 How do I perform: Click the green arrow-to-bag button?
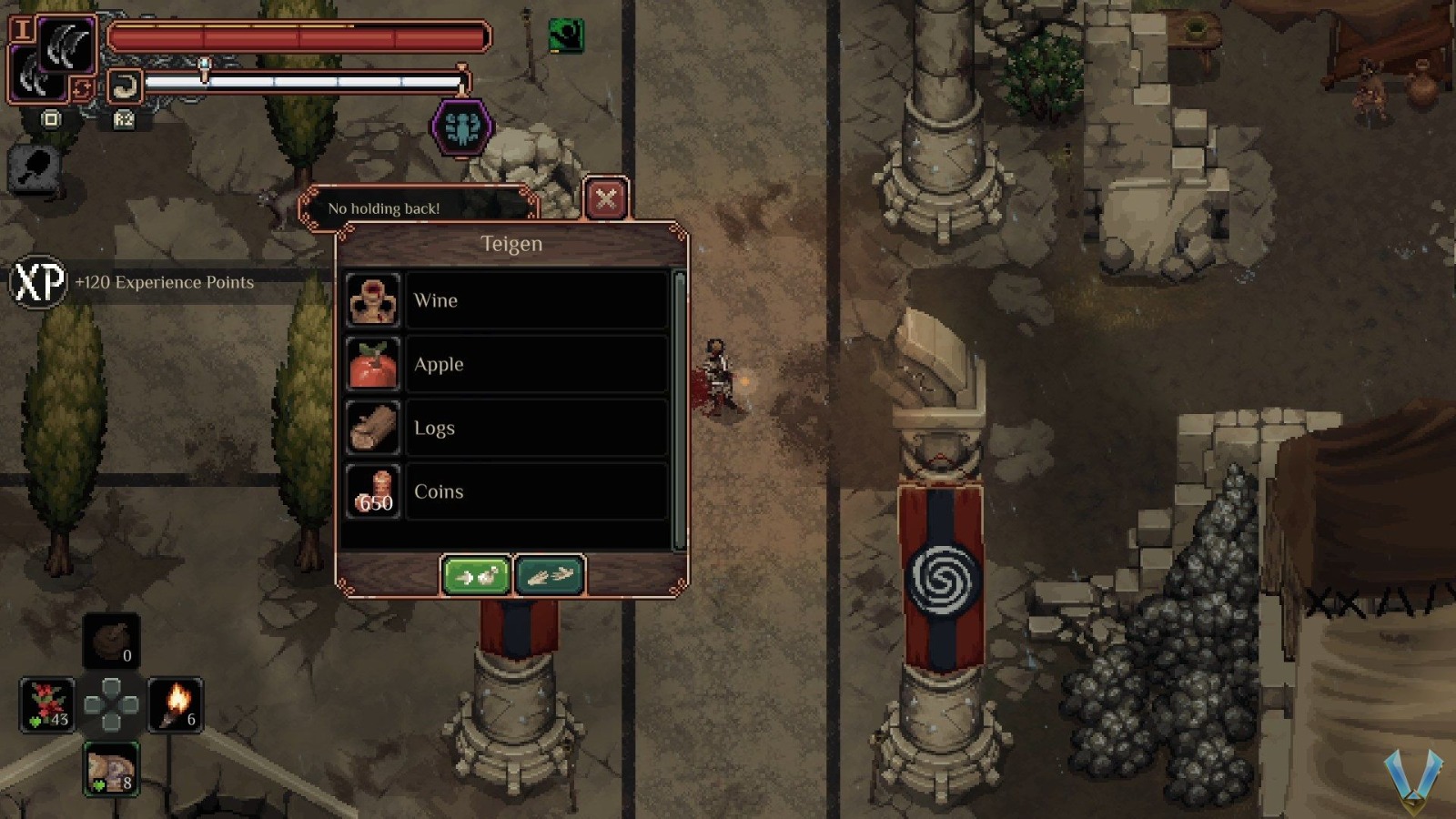476,576
